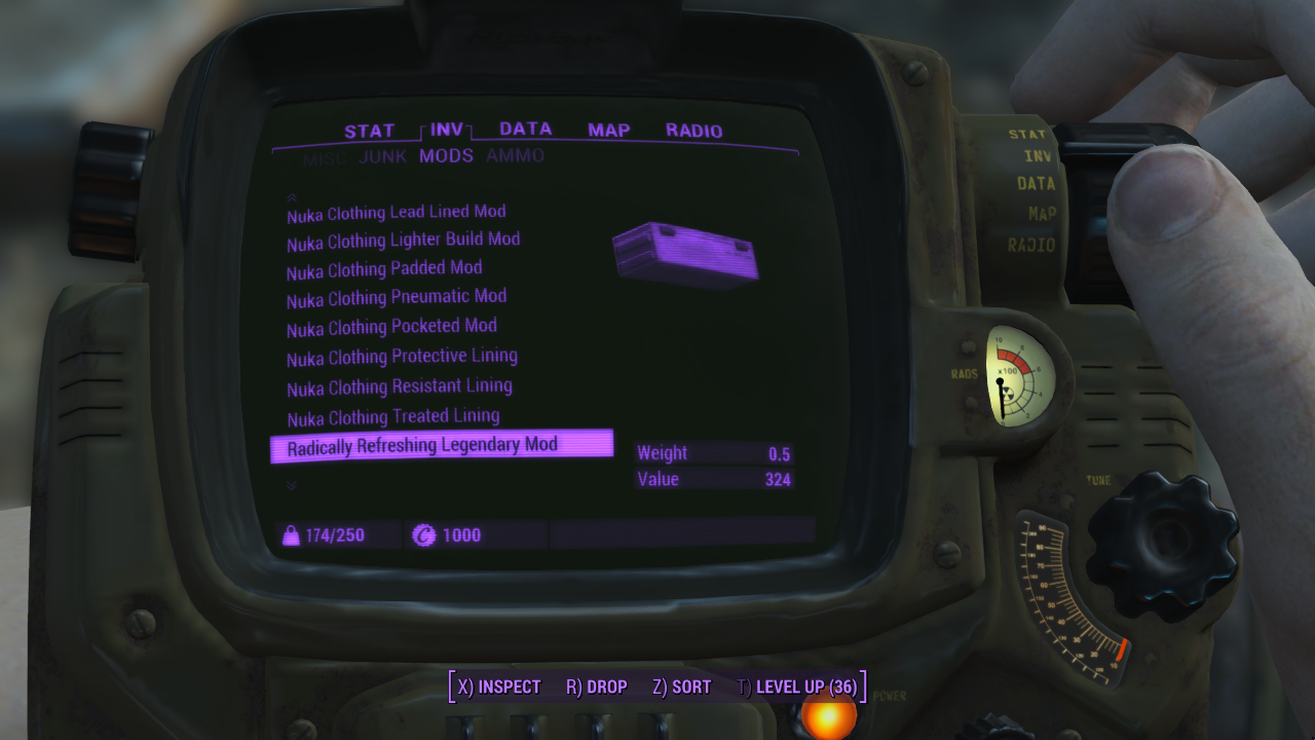Select Nuka Clothing Lead Lined Mod
This screenshot has height=740, width=1315.
(396, 213)
